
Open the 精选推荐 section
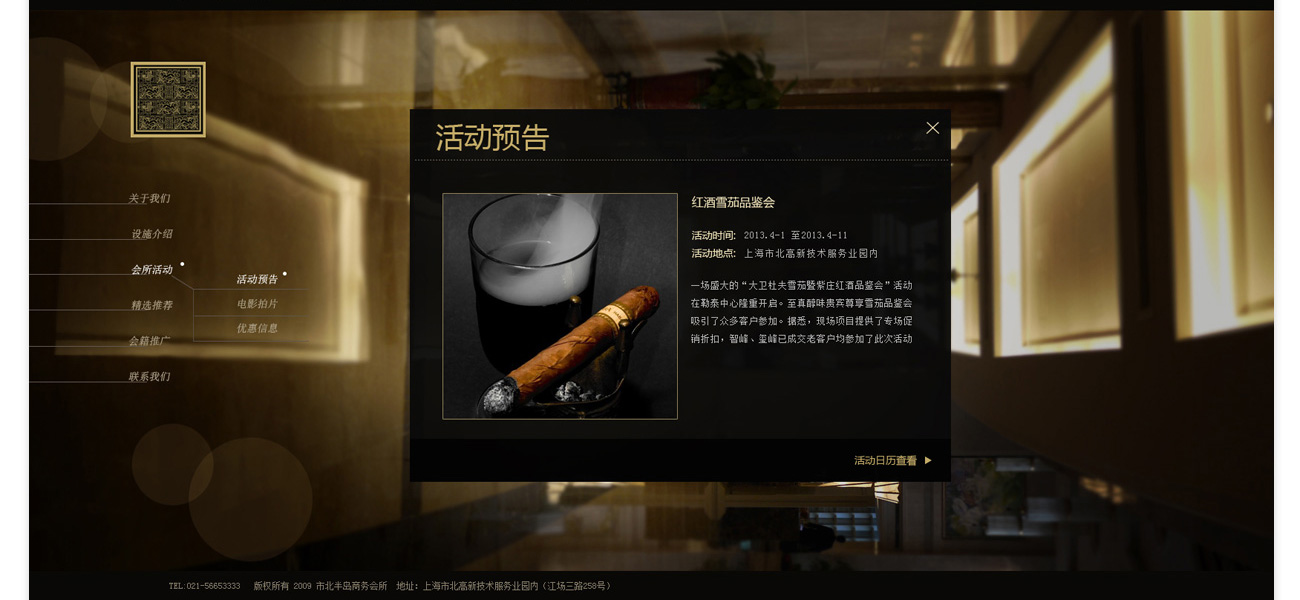coord(152,306)
